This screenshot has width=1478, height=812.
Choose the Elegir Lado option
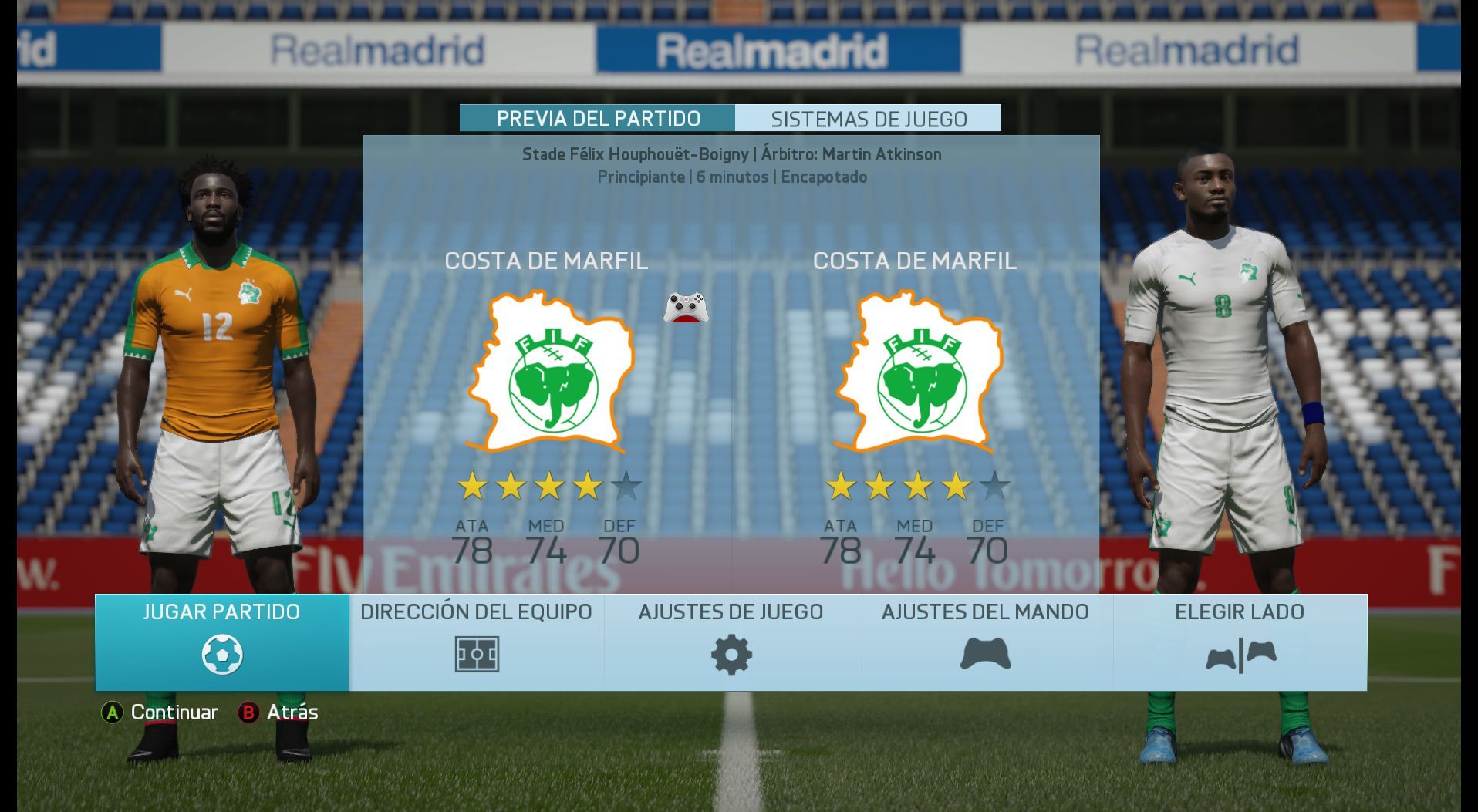[x=1240, y=642]
